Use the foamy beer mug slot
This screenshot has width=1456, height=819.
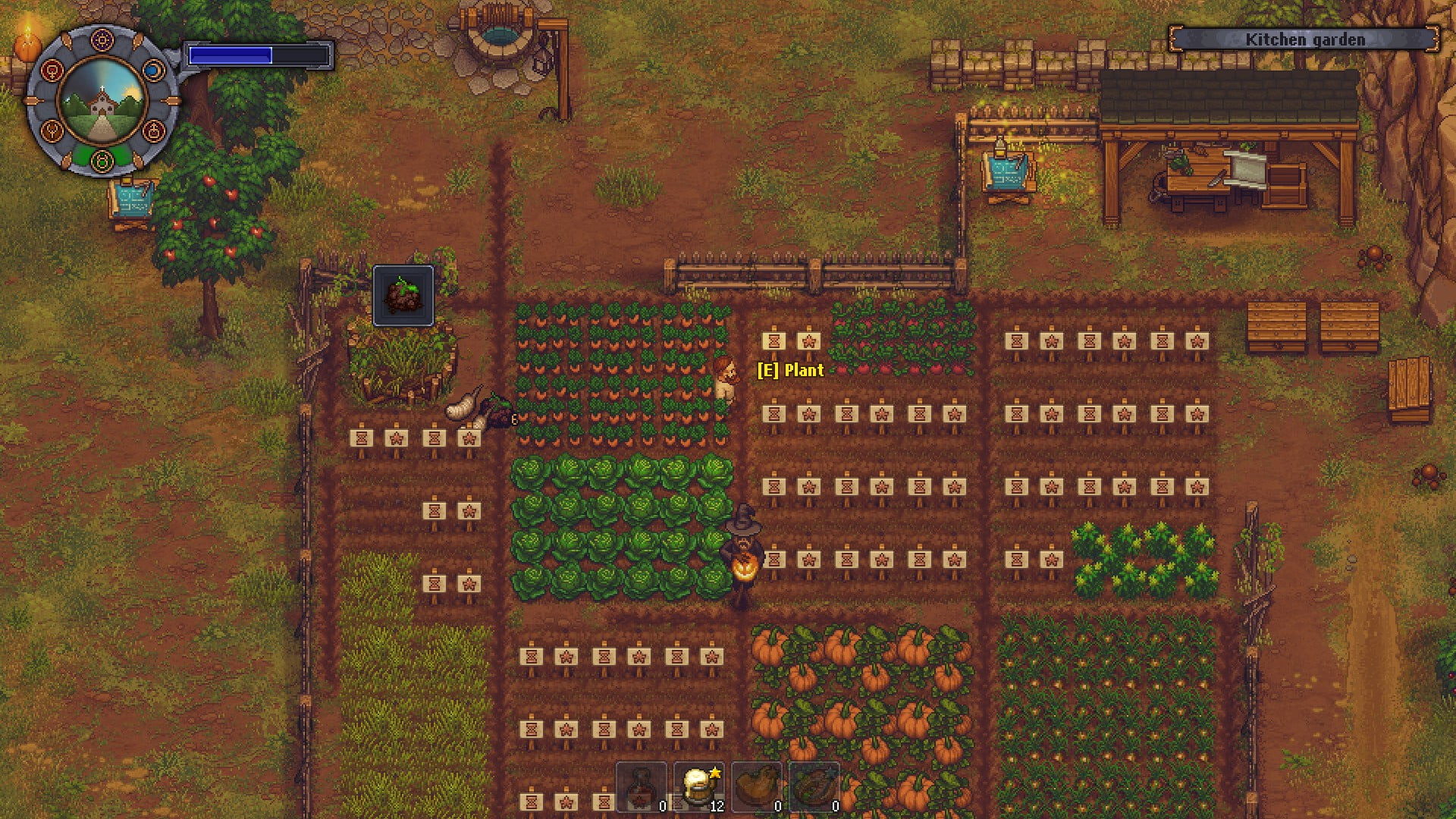698,787
